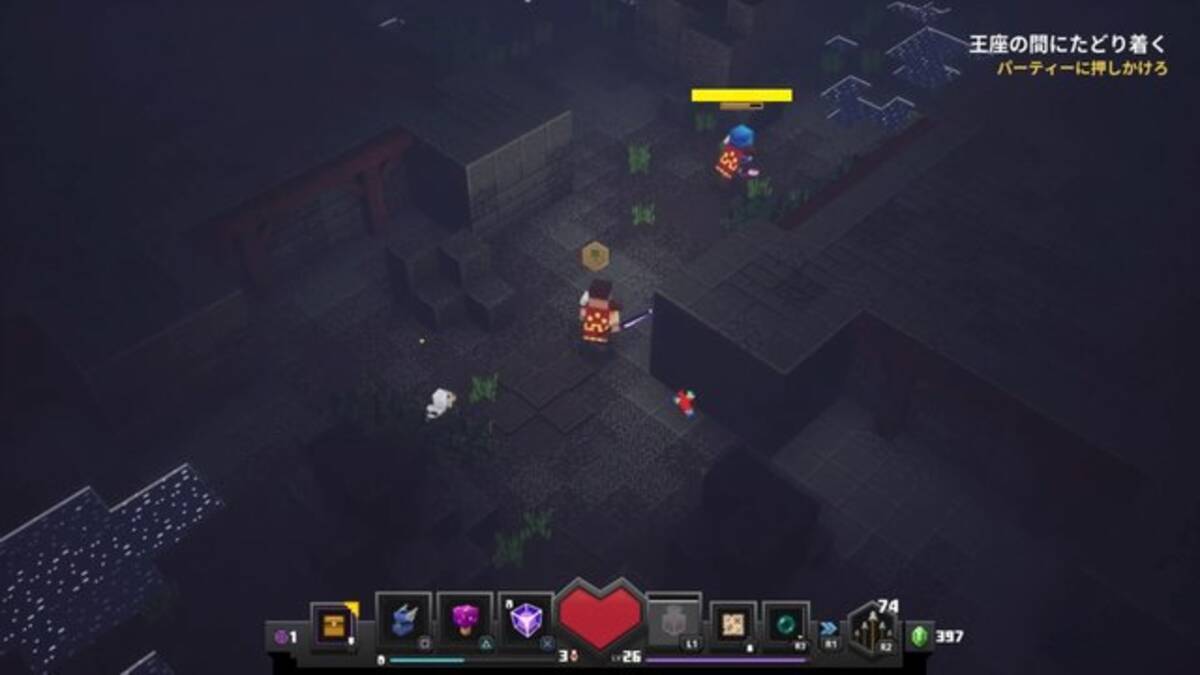Activate the purple cube artifact
This screenshot has height=675, width=1200.
pyautogui.click(x=525, y=620)
